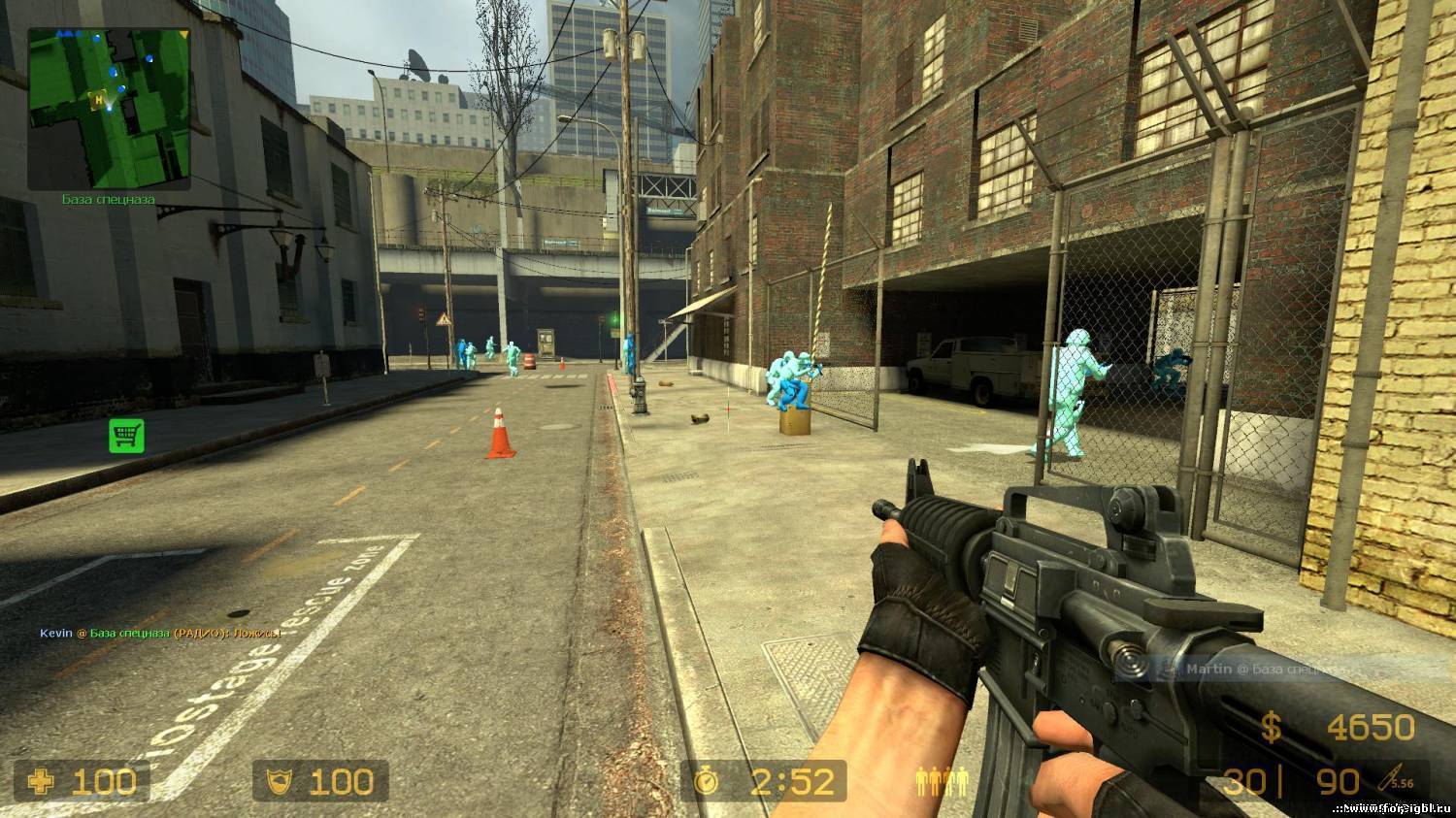Click the green buy zone cart icon

coord(125,437)
